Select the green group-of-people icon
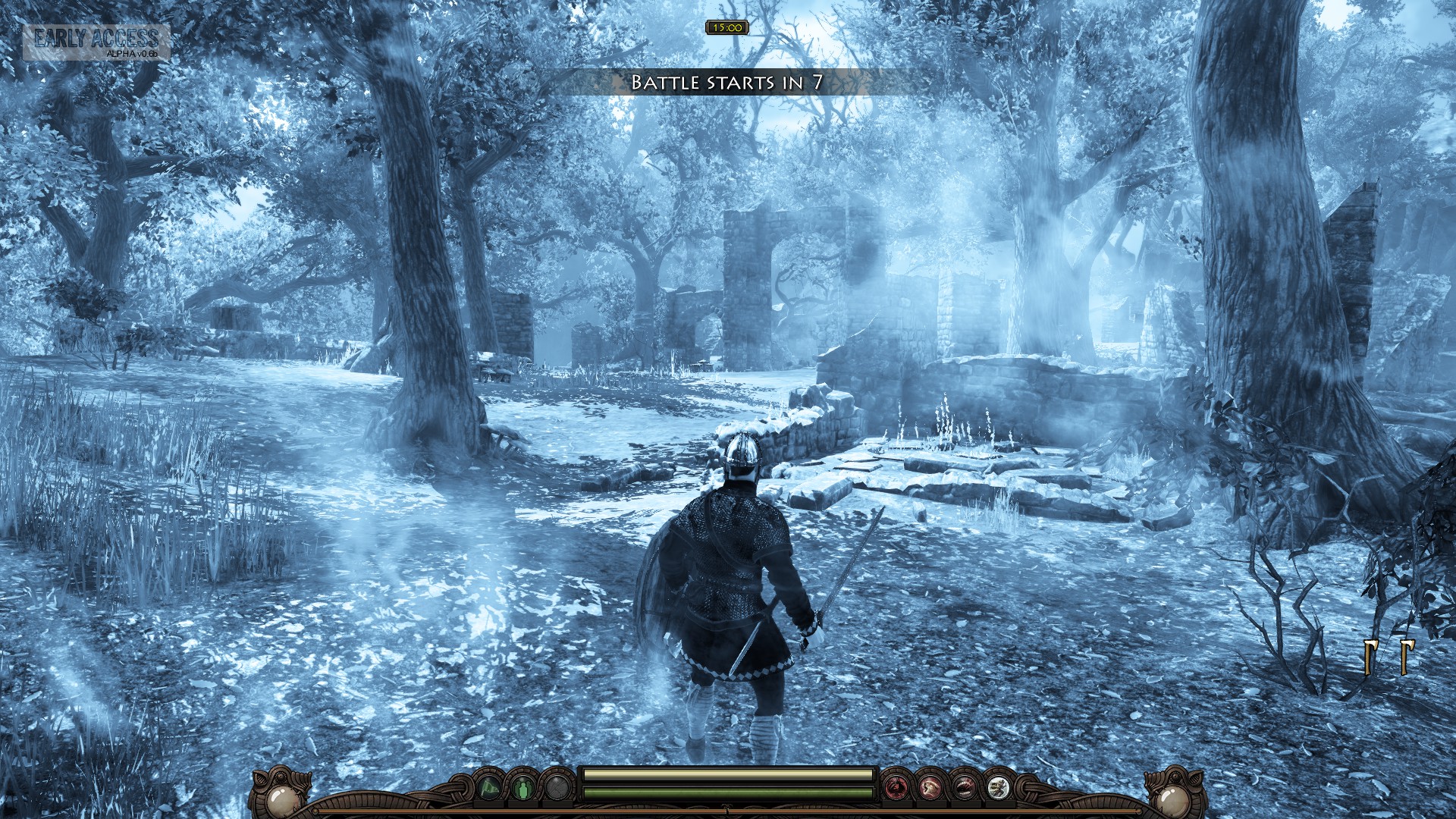This screenshot has height=819, width=1456. [523, 789]
